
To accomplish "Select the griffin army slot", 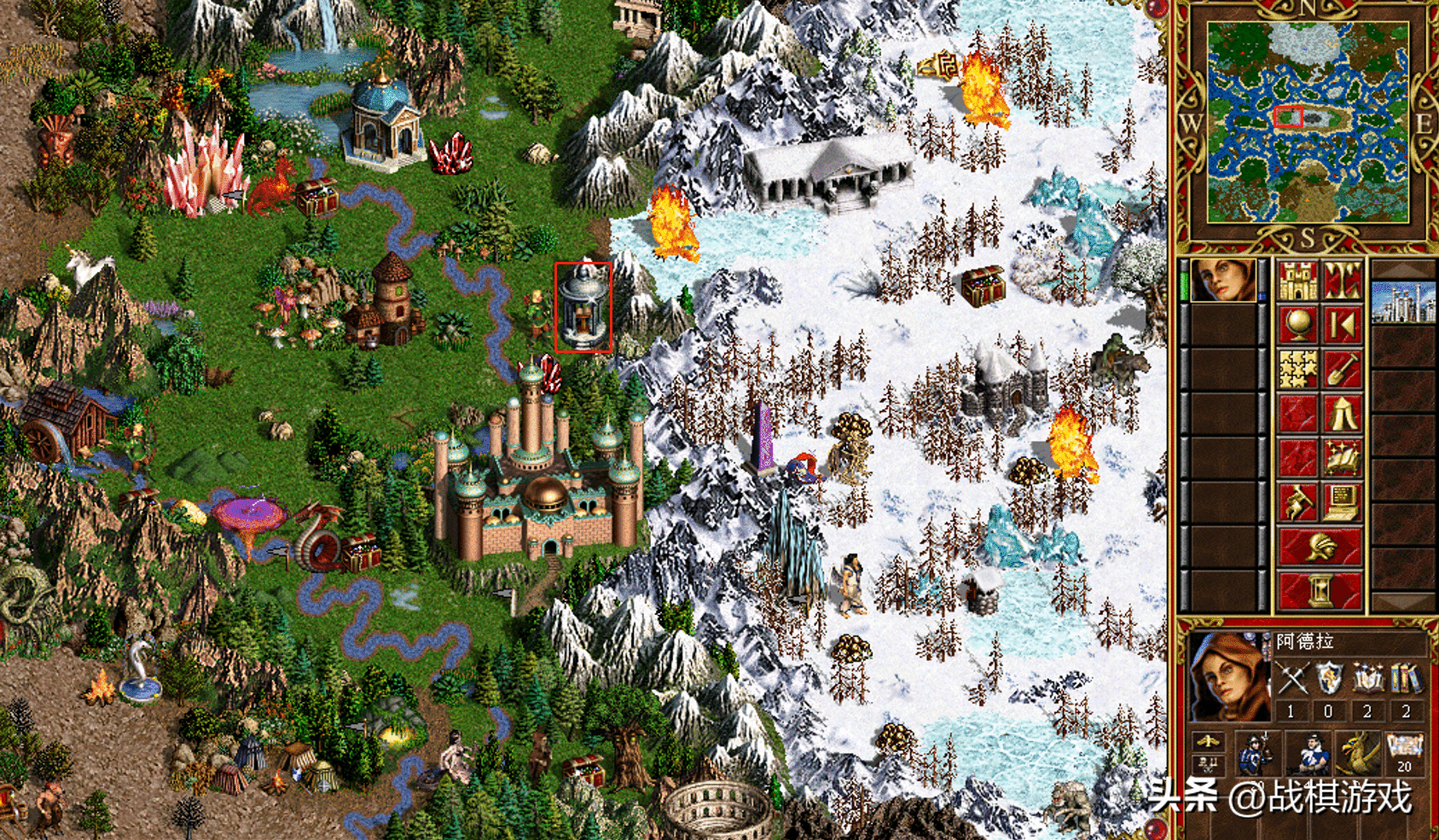I will (x=1356, y=752).
